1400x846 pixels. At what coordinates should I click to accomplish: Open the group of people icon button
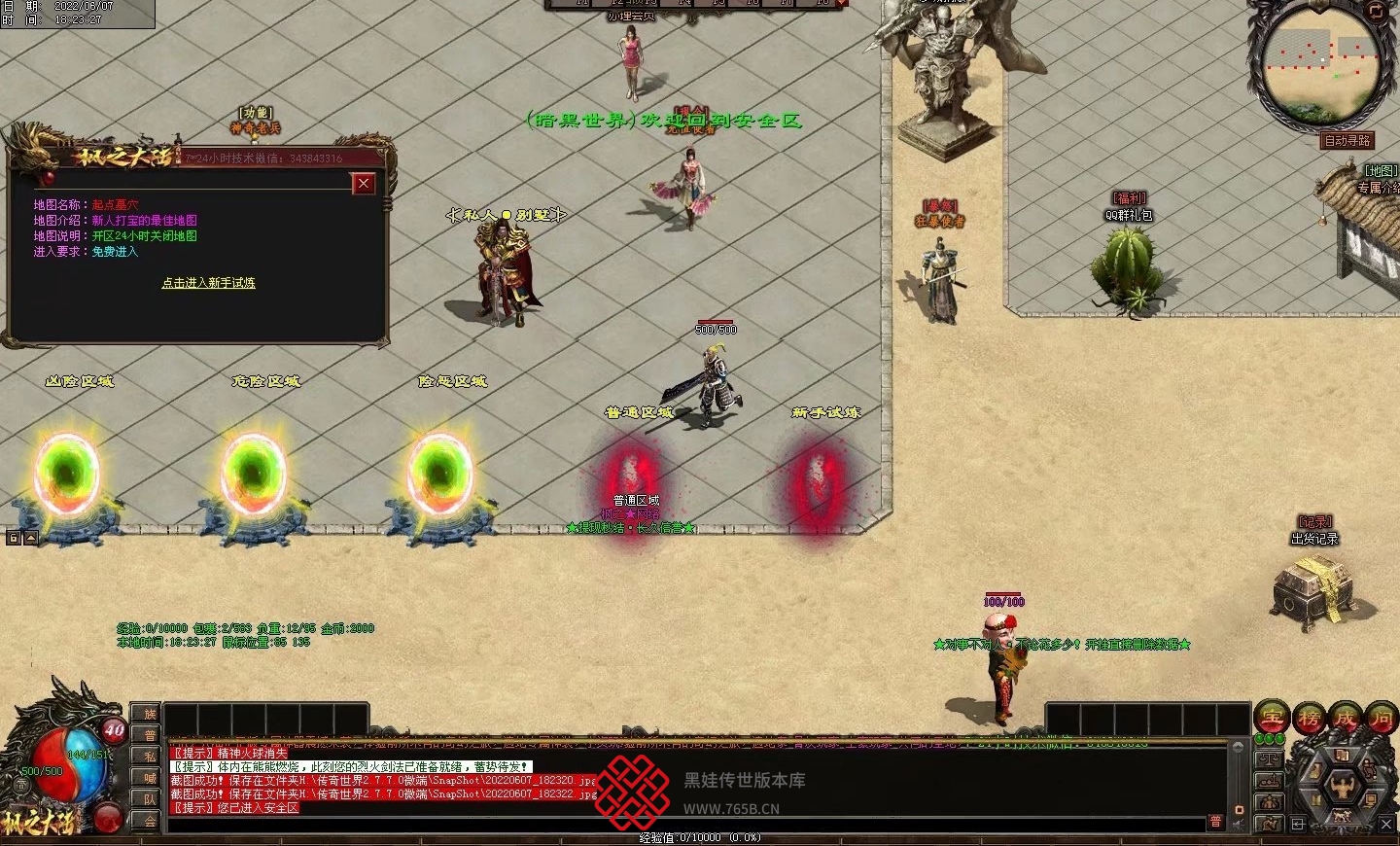(1269, 802)
